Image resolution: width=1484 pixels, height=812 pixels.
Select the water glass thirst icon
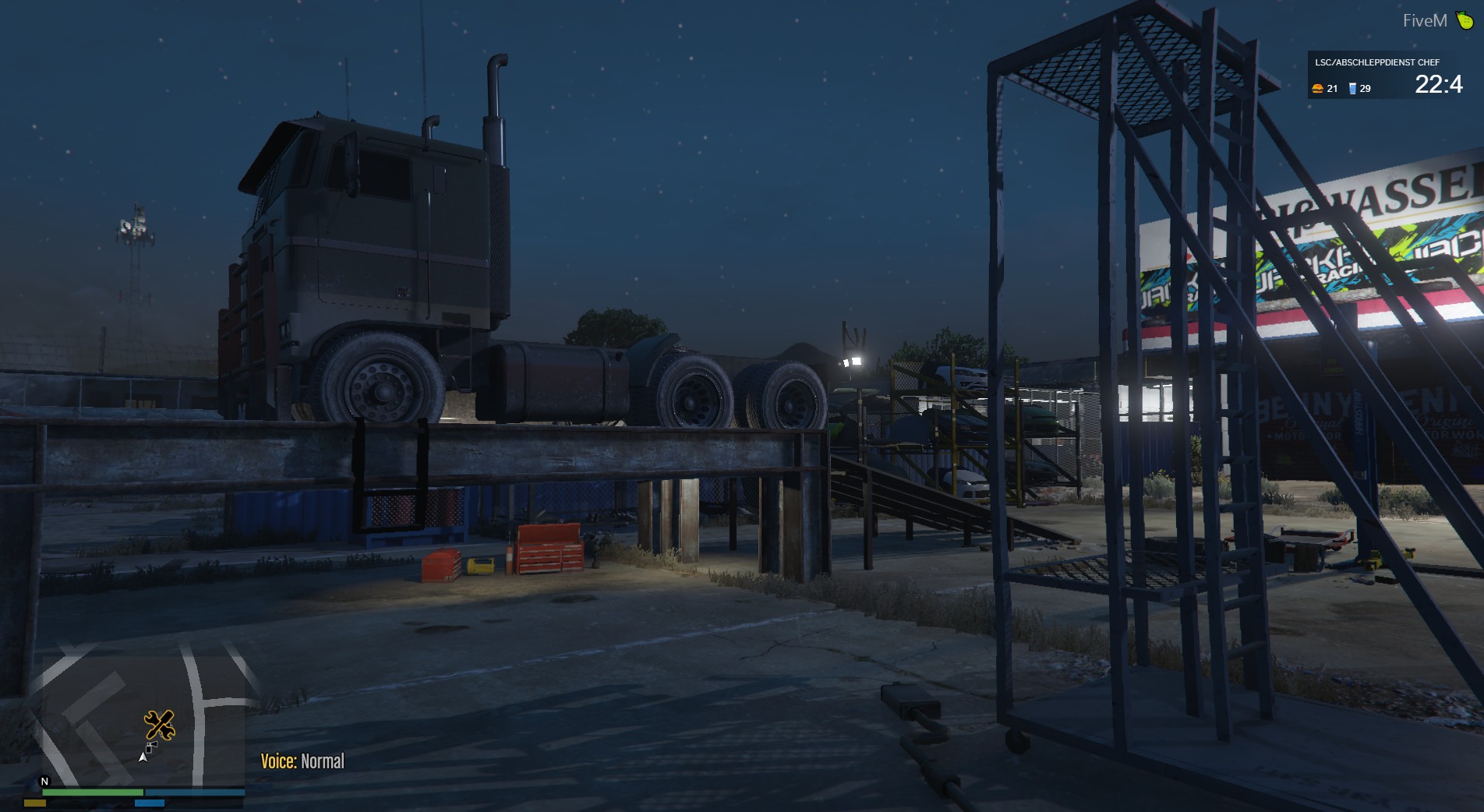pos(1353,90)
